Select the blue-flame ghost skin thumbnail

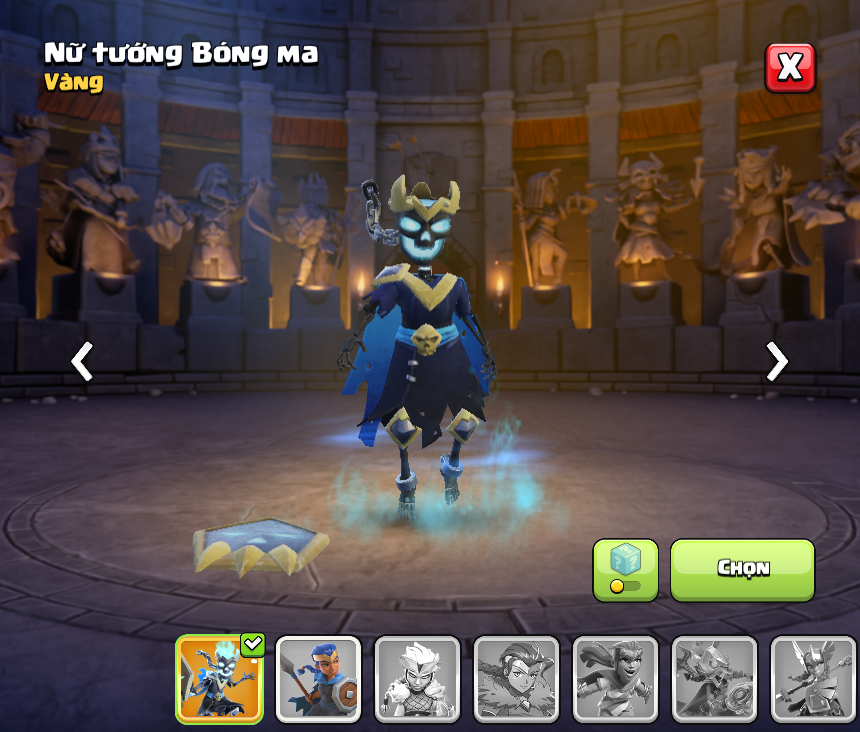(x=219, y=679)
